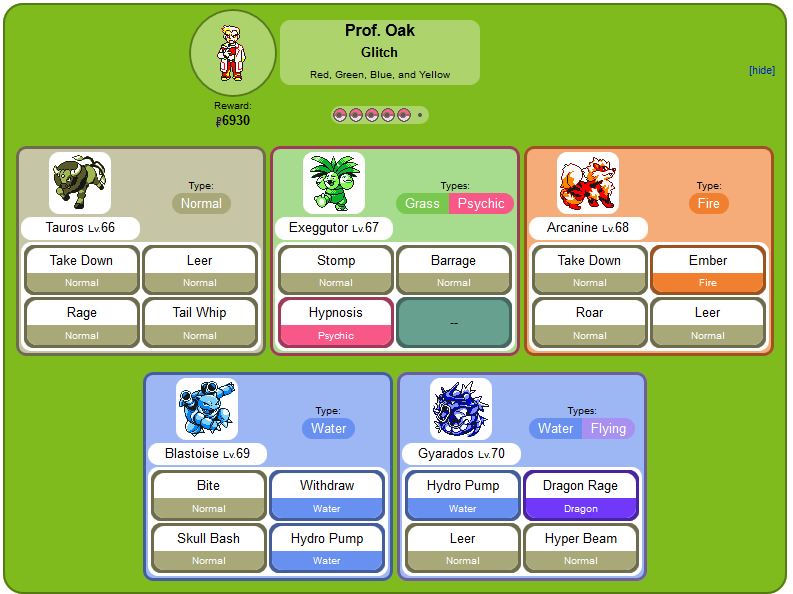Select the Tail Whip move
This screenshot has height=594, width=793.
[x=199, y=313]
